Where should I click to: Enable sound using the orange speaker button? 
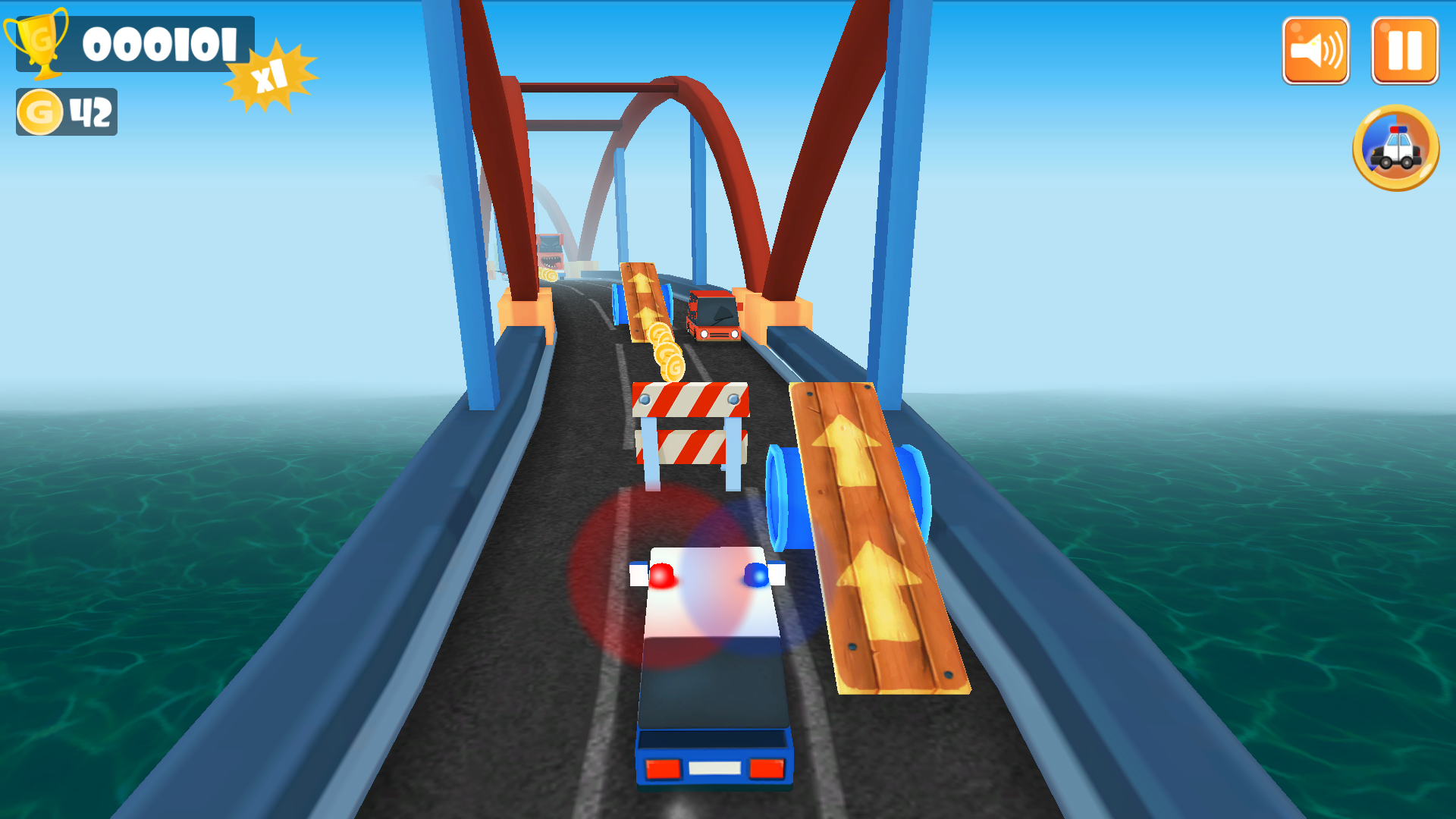coord(1316,49)
